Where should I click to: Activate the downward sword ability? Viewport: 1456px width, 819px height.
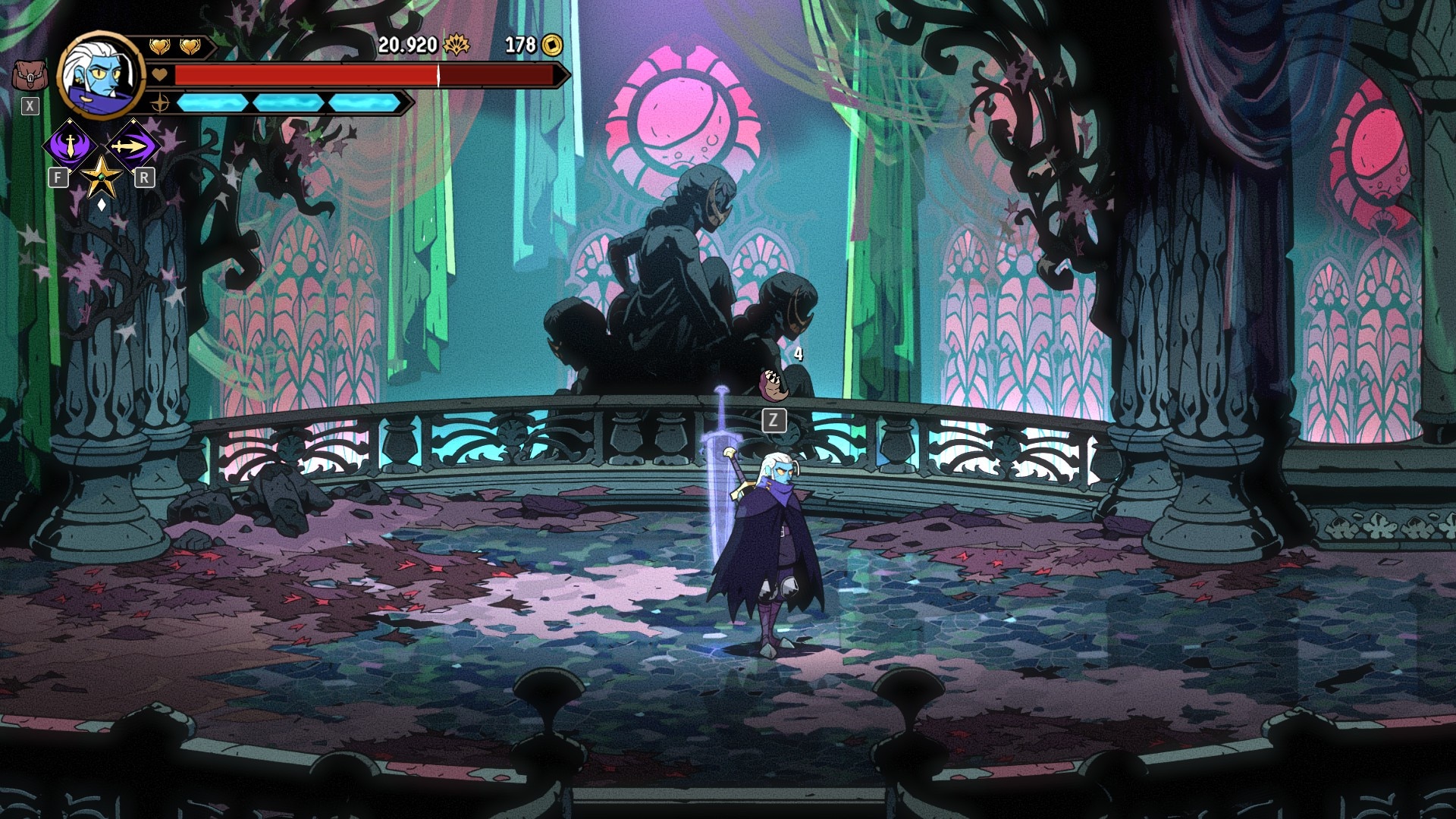pos(71,144)
